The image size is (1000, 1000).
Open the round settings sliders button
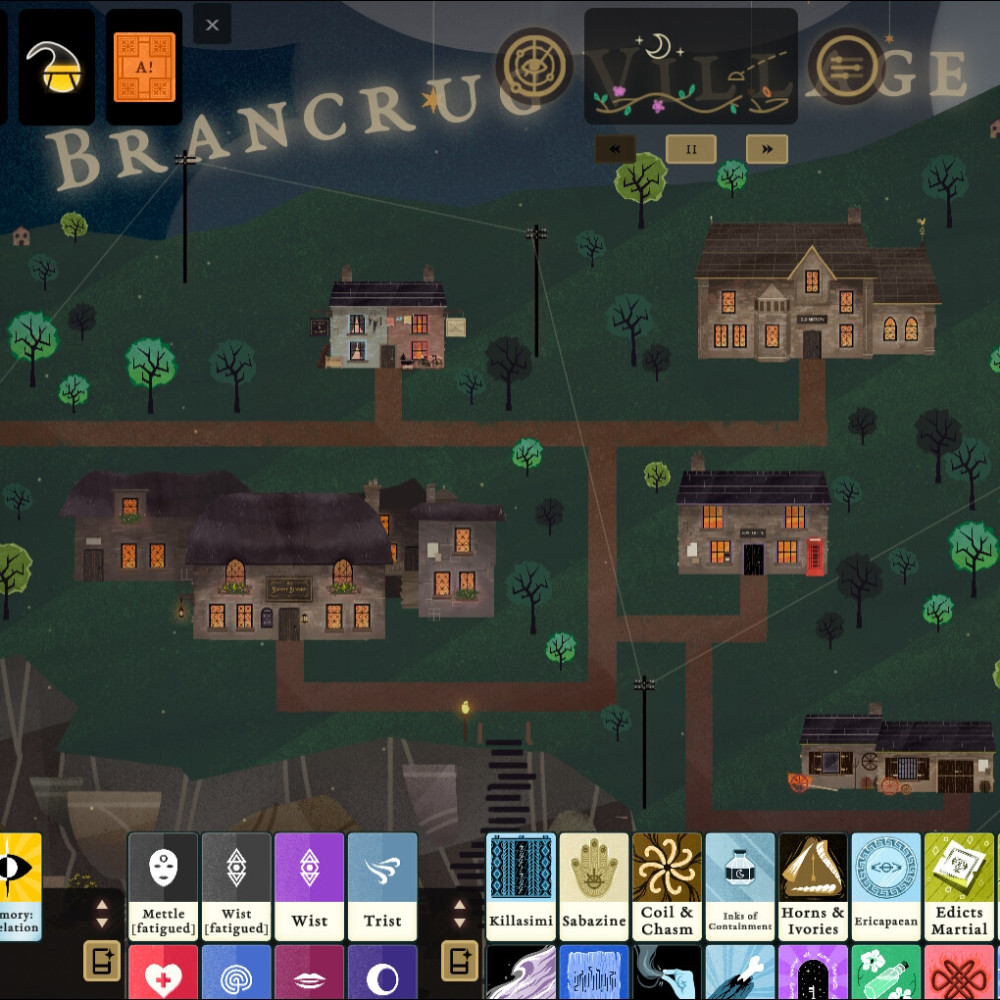[846, 66]
